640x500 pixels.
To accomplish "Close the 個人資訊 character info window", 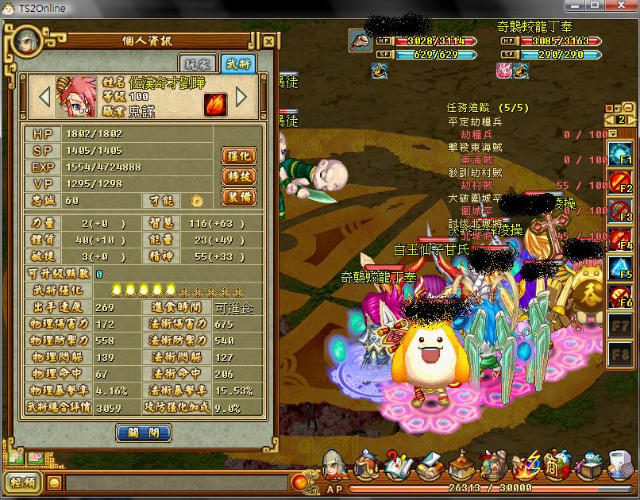I will click(x=268, y=41).
